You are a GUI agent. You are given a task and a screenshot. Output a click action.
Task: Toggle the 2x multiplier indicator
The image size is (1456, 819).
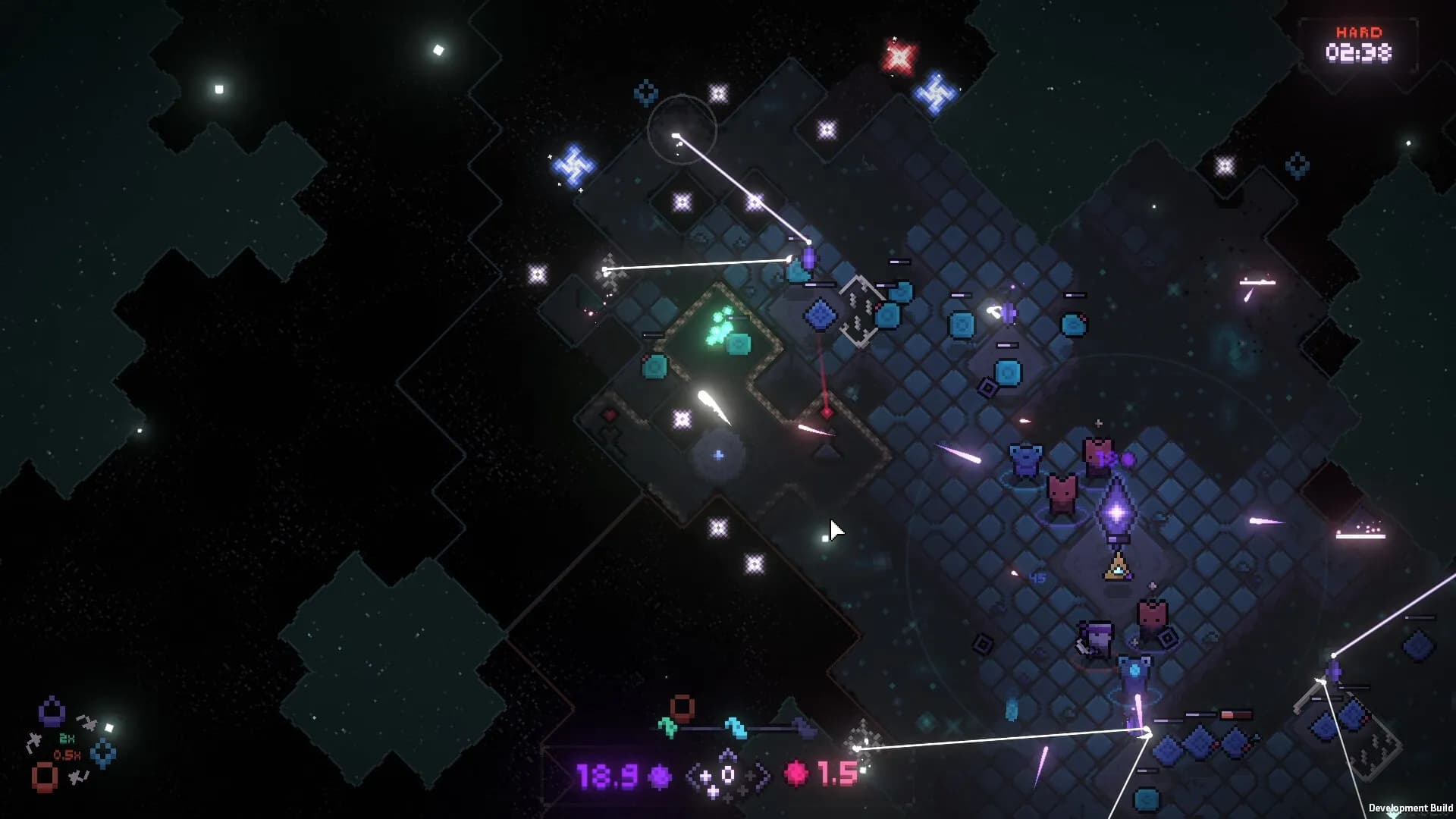point(66,739)
